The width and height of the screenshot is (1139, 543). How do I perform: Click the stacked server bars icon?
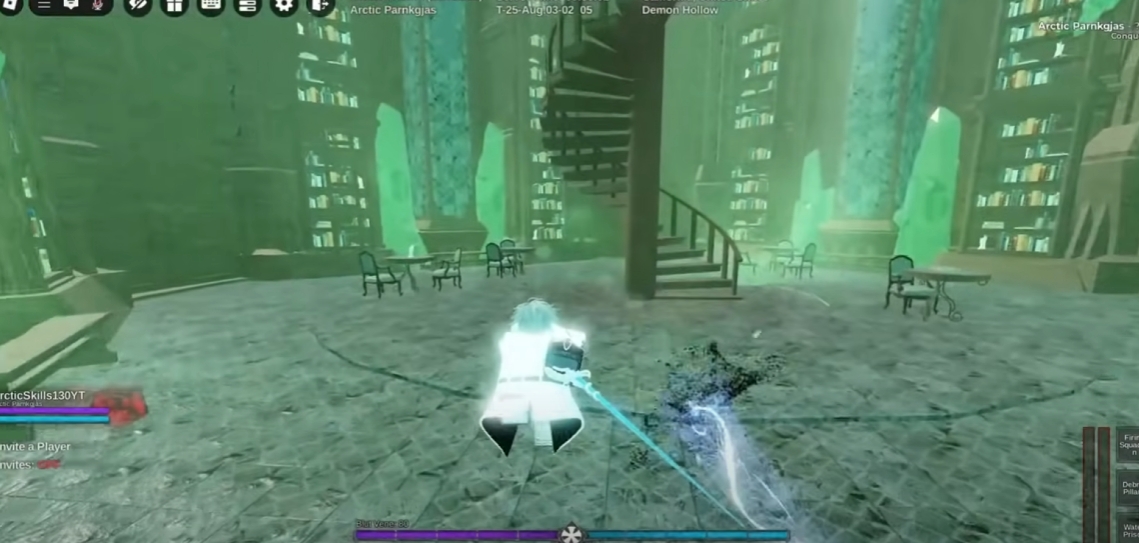(x=247, y=4)
